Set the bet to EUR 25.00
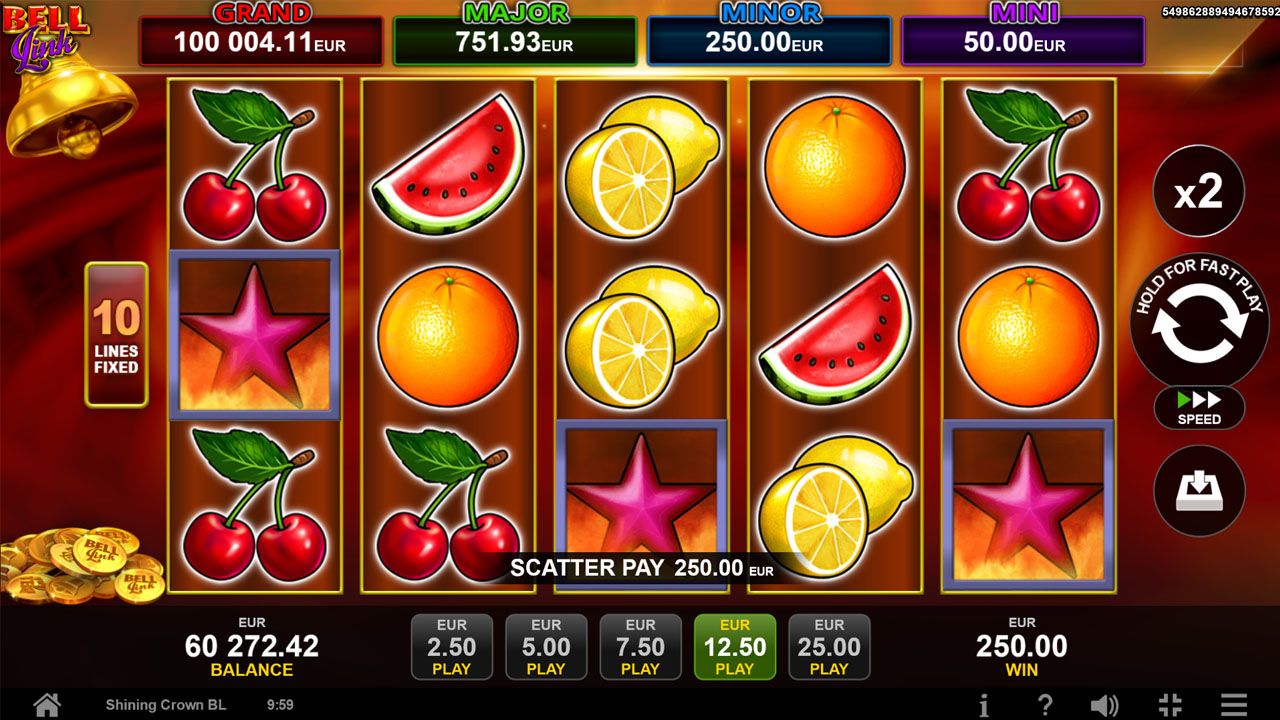This screenshot has height=720, width=1280. tap(829, 647)
